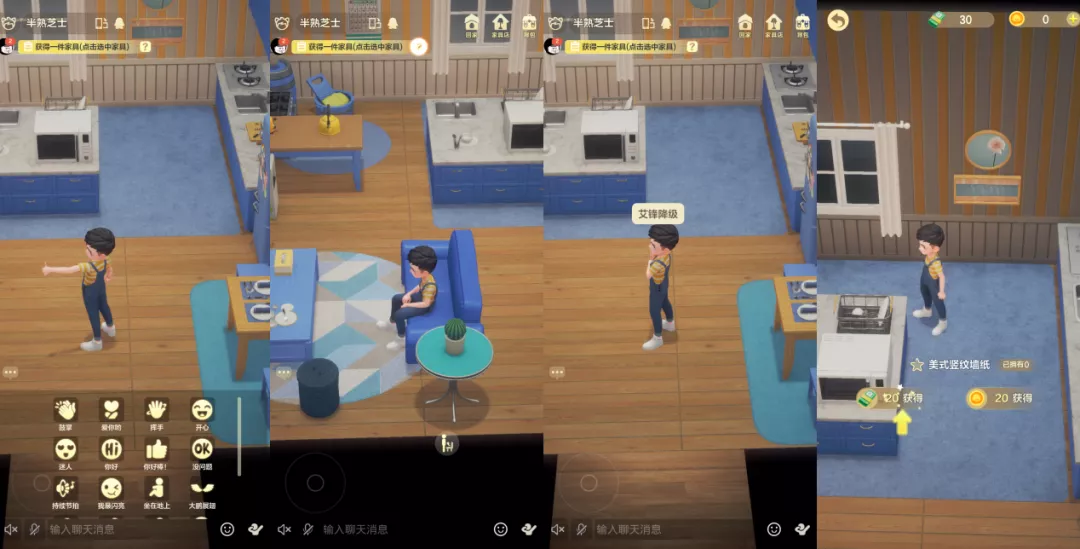Viewport: 1080px width, 549px height.
Task: Start the 持续节拍 speaker beat emote
Action: [65, 488]
